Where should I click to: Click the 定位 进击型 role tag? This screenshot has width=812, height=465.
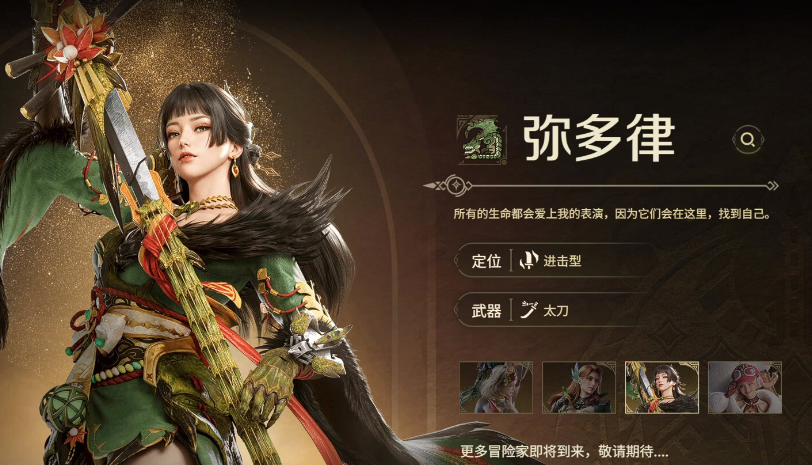point(555,261)
